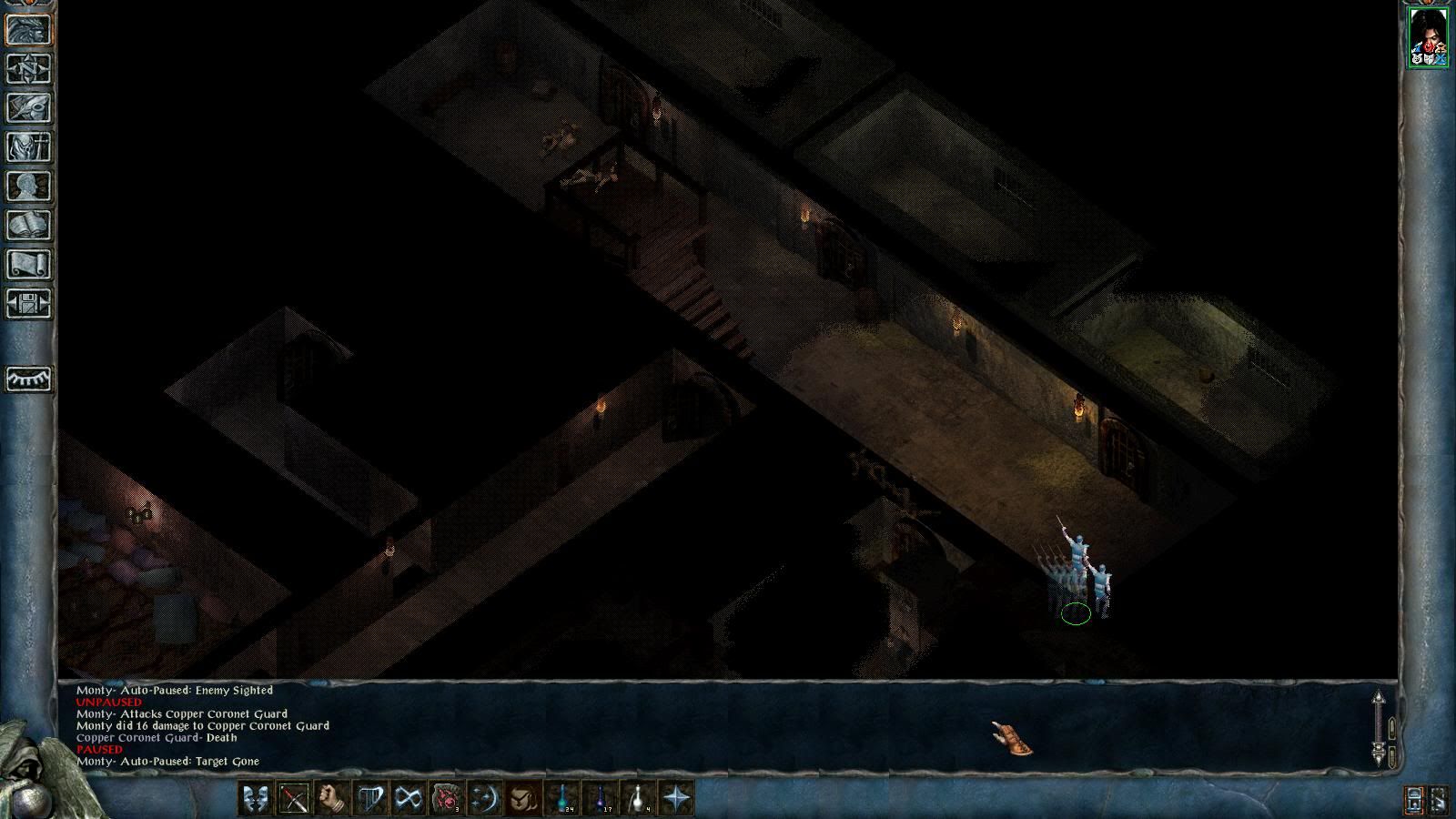Screen dimensions: 1456x819
Task: Use the purple potion with 17 charges
Action: point(602,798)
